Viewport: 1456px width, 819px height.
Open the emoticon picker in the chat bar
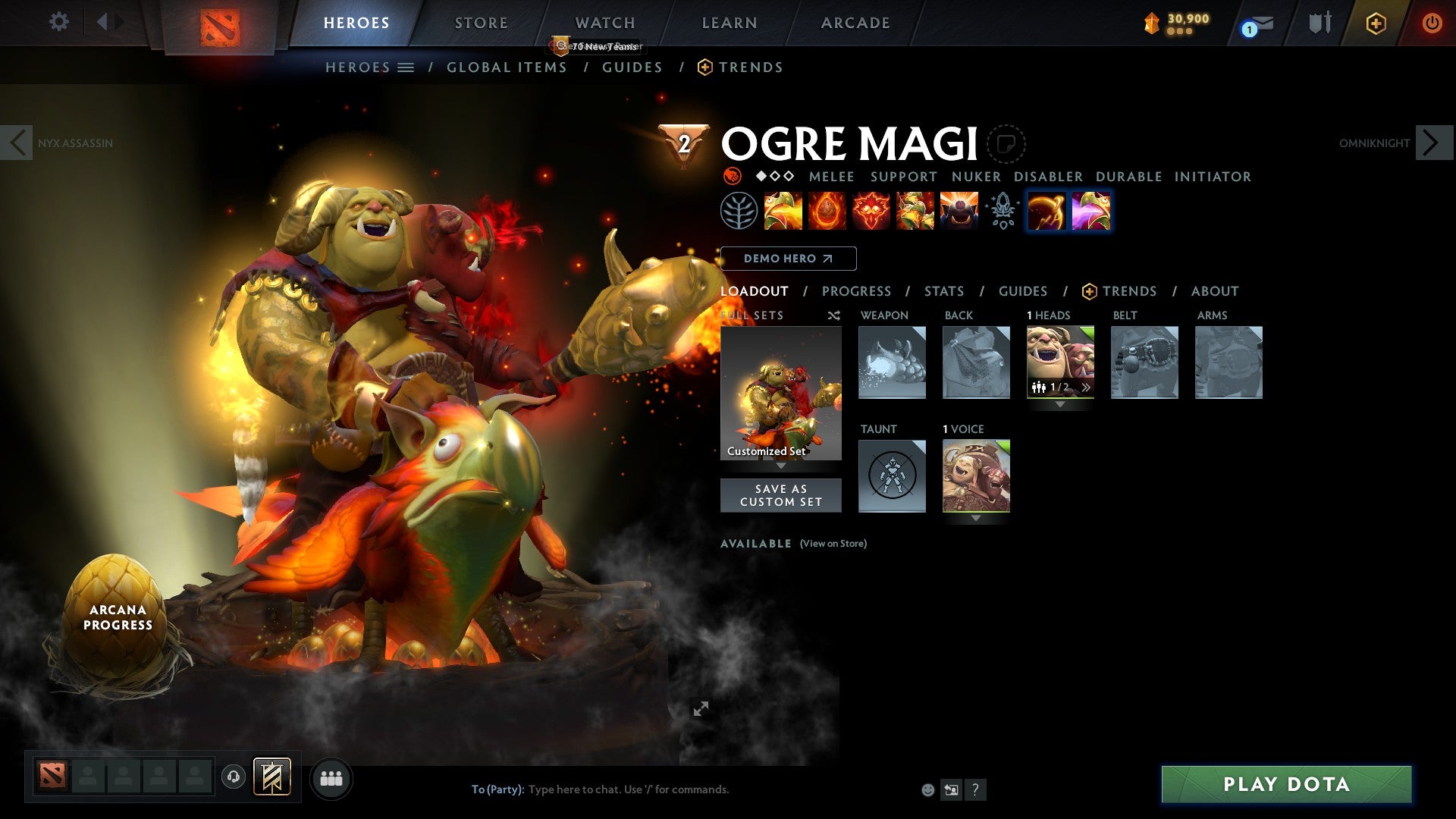point(927,789)
